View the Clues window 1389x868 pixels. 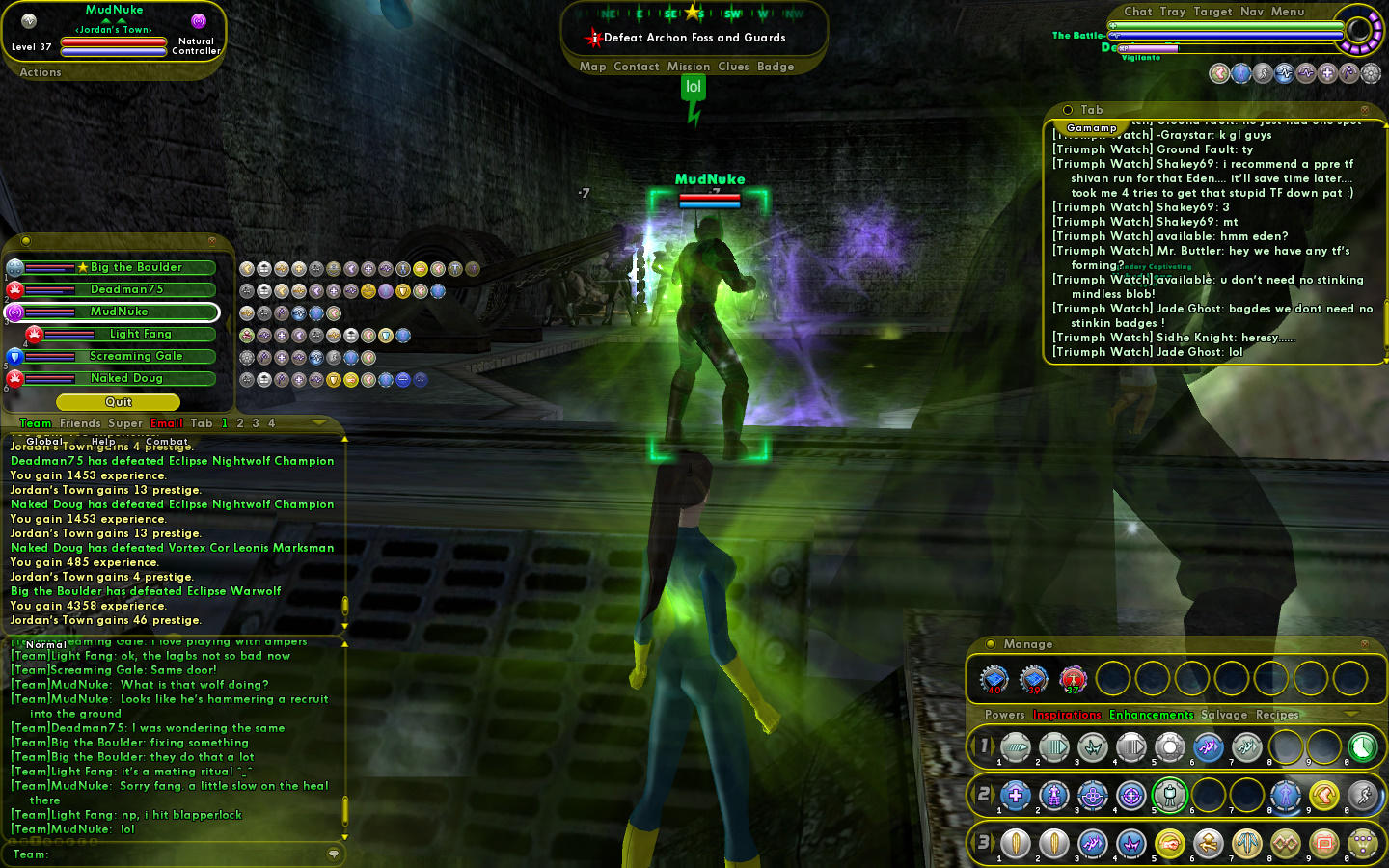(733, 67)
